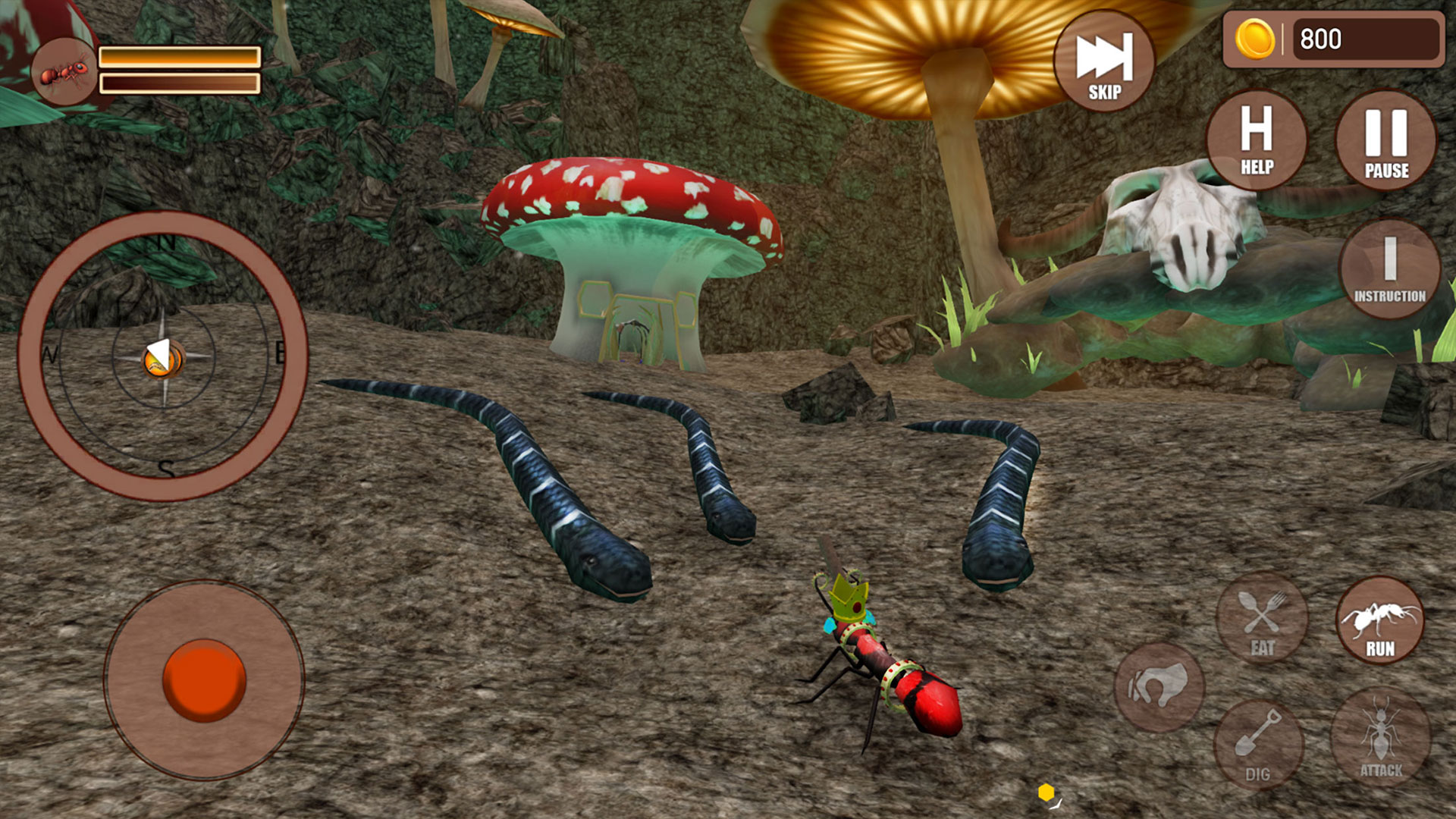Select the Eat crossed-cutlery icon
The image size is (1456, 819).
pyautogui.click(x=1261, y=622)
